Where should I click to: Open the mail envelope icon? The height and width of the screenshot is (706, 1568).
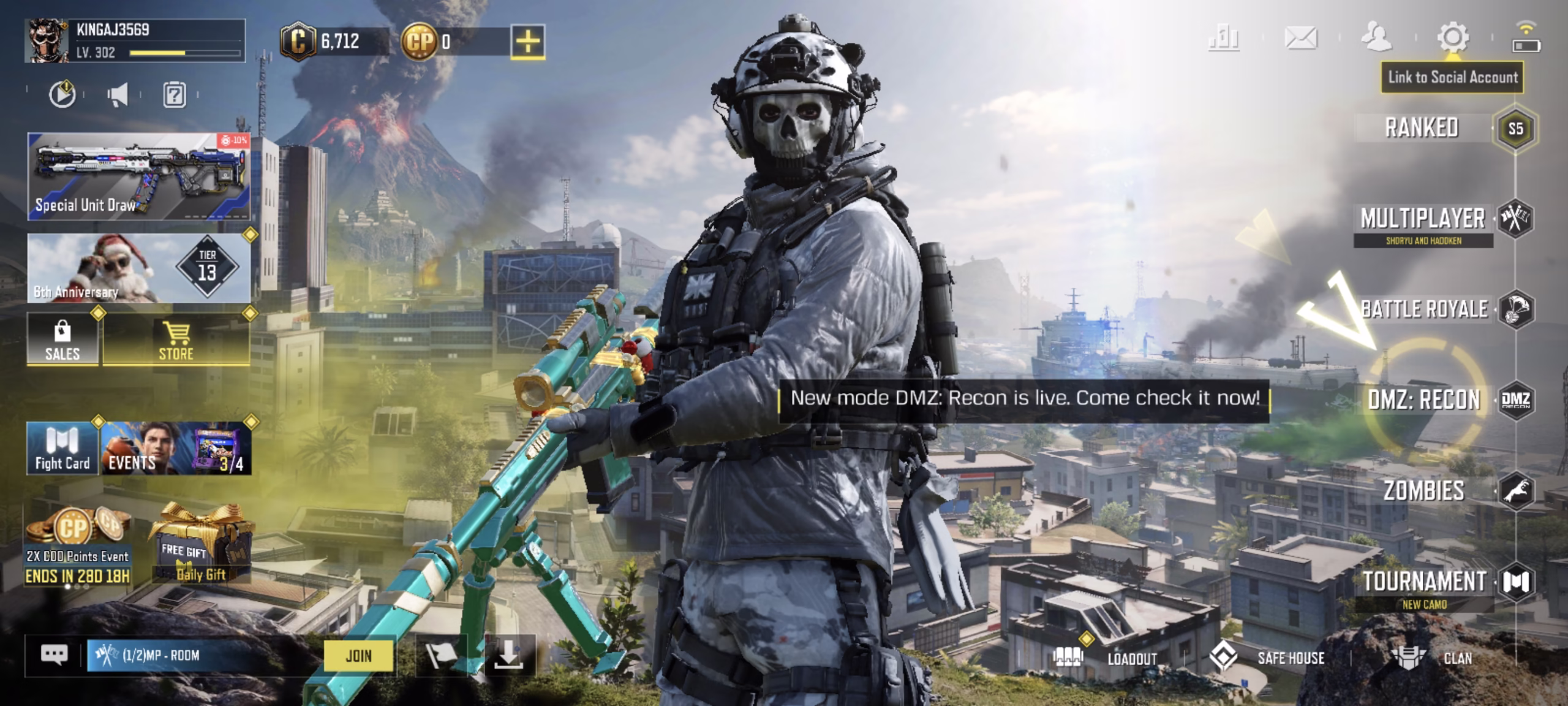pyautogui.click(x=1300, y=38)
